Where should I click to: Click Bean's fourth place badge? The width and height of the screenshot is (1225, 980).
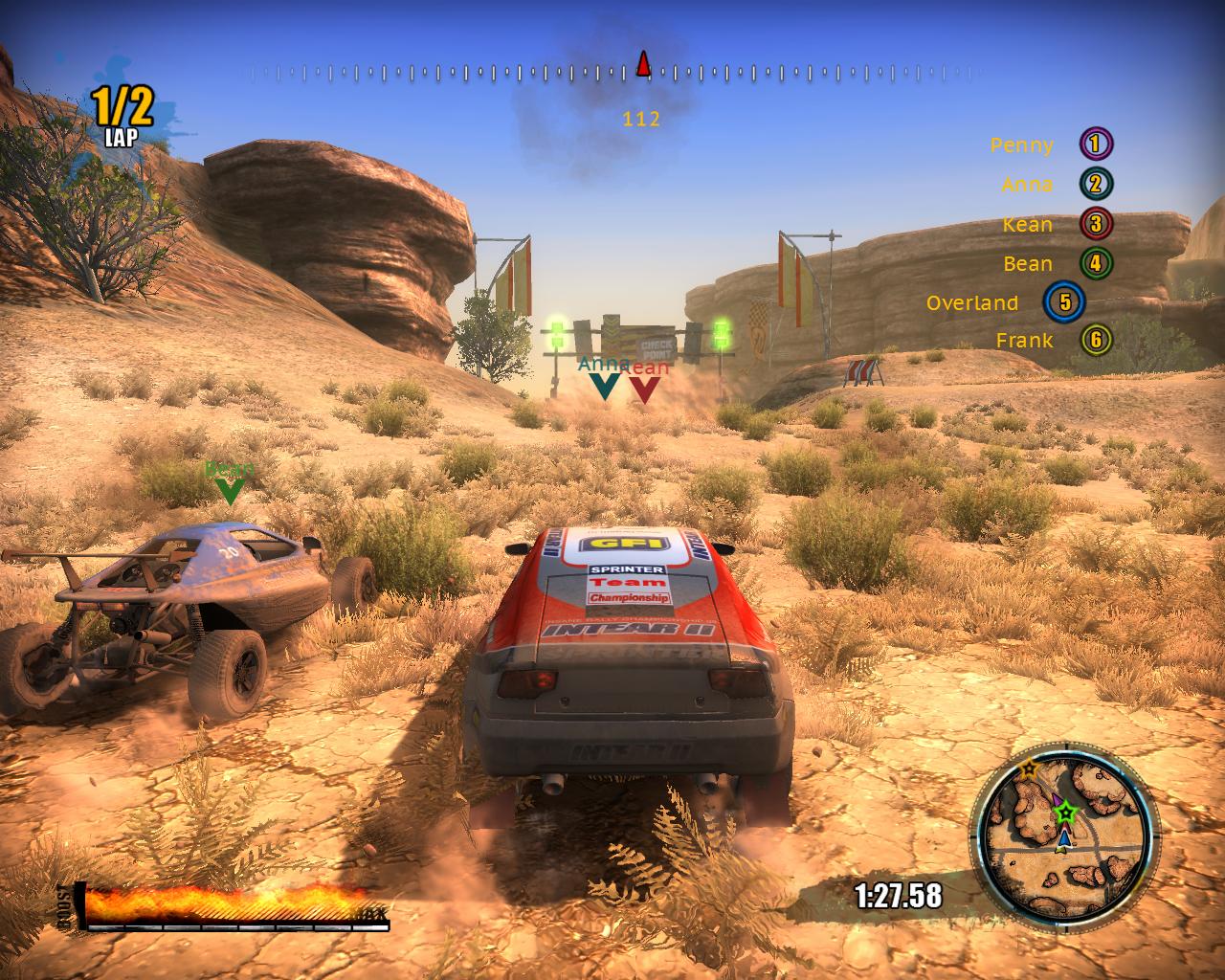(1096, 263)
